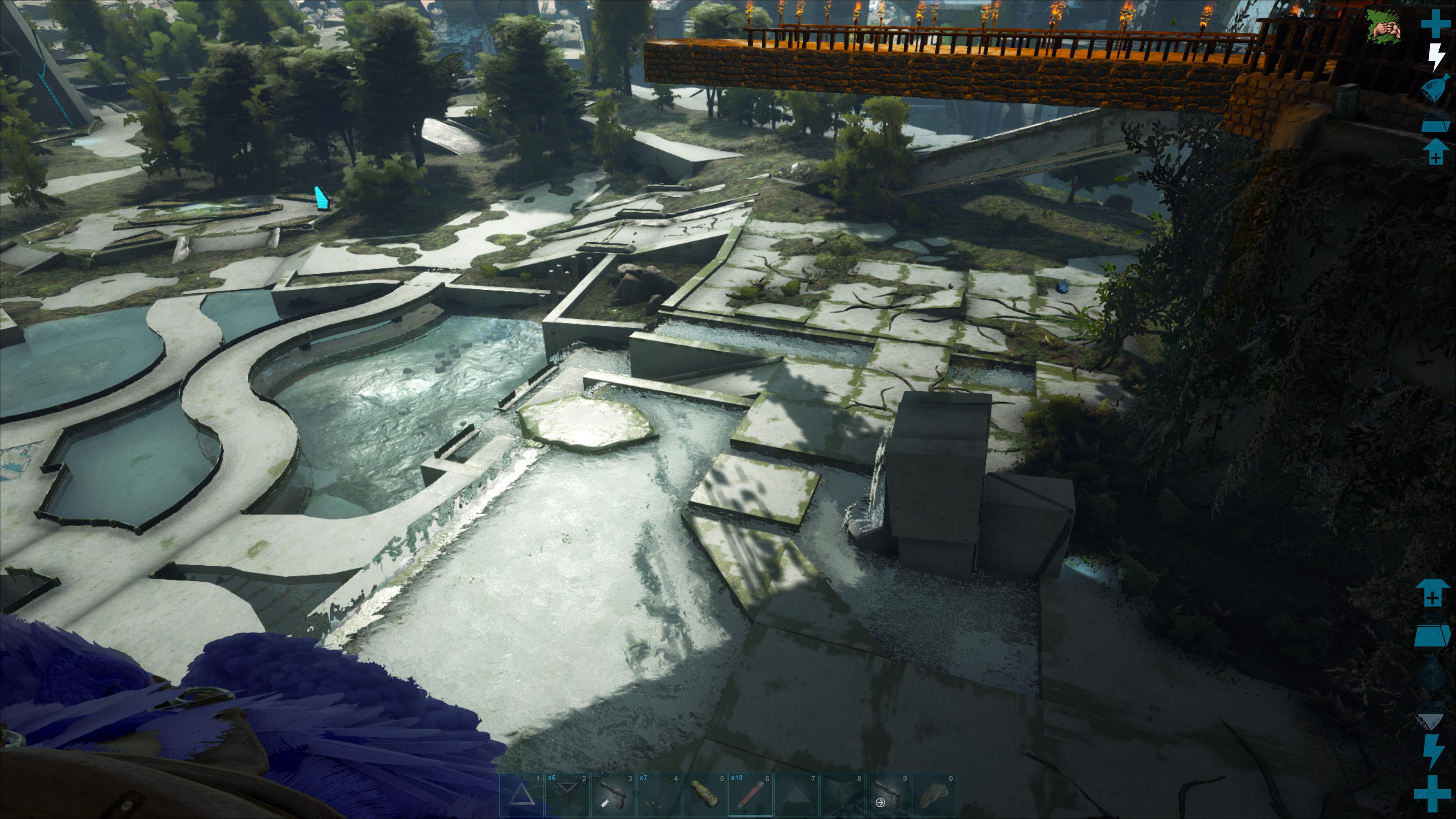
Task: Use the cooked meat in slot 0
Action: pyautogui.click(x=934, y=795)
